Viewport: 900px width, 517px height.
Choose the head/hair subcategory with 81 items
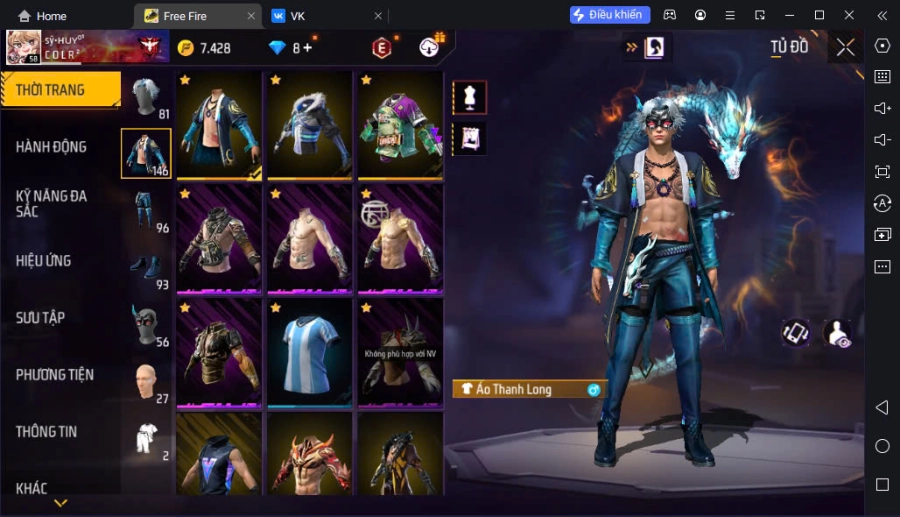(x=147, y=98)
